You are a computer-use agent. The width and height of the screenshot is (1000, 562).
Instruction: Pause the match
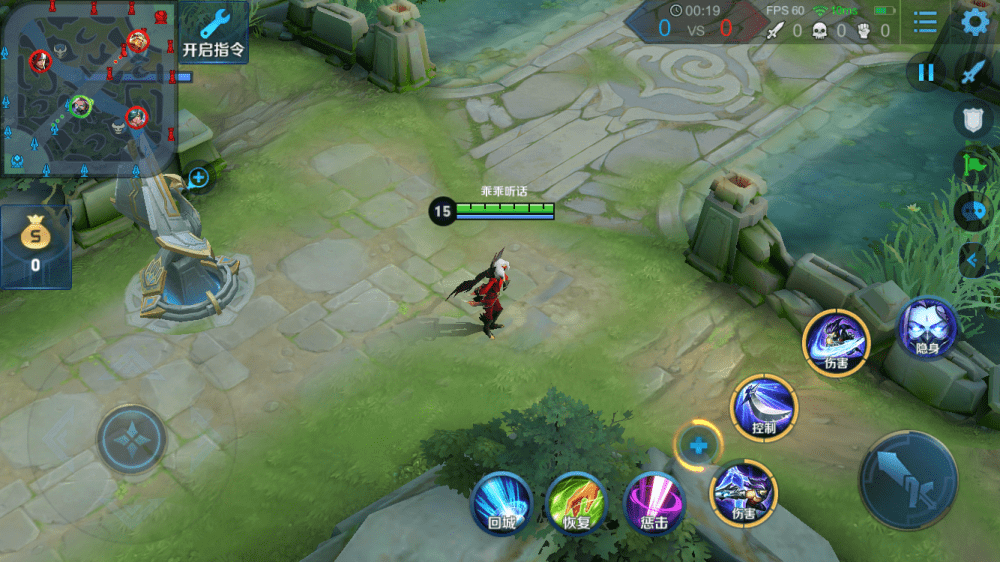(x=926, y=72)
